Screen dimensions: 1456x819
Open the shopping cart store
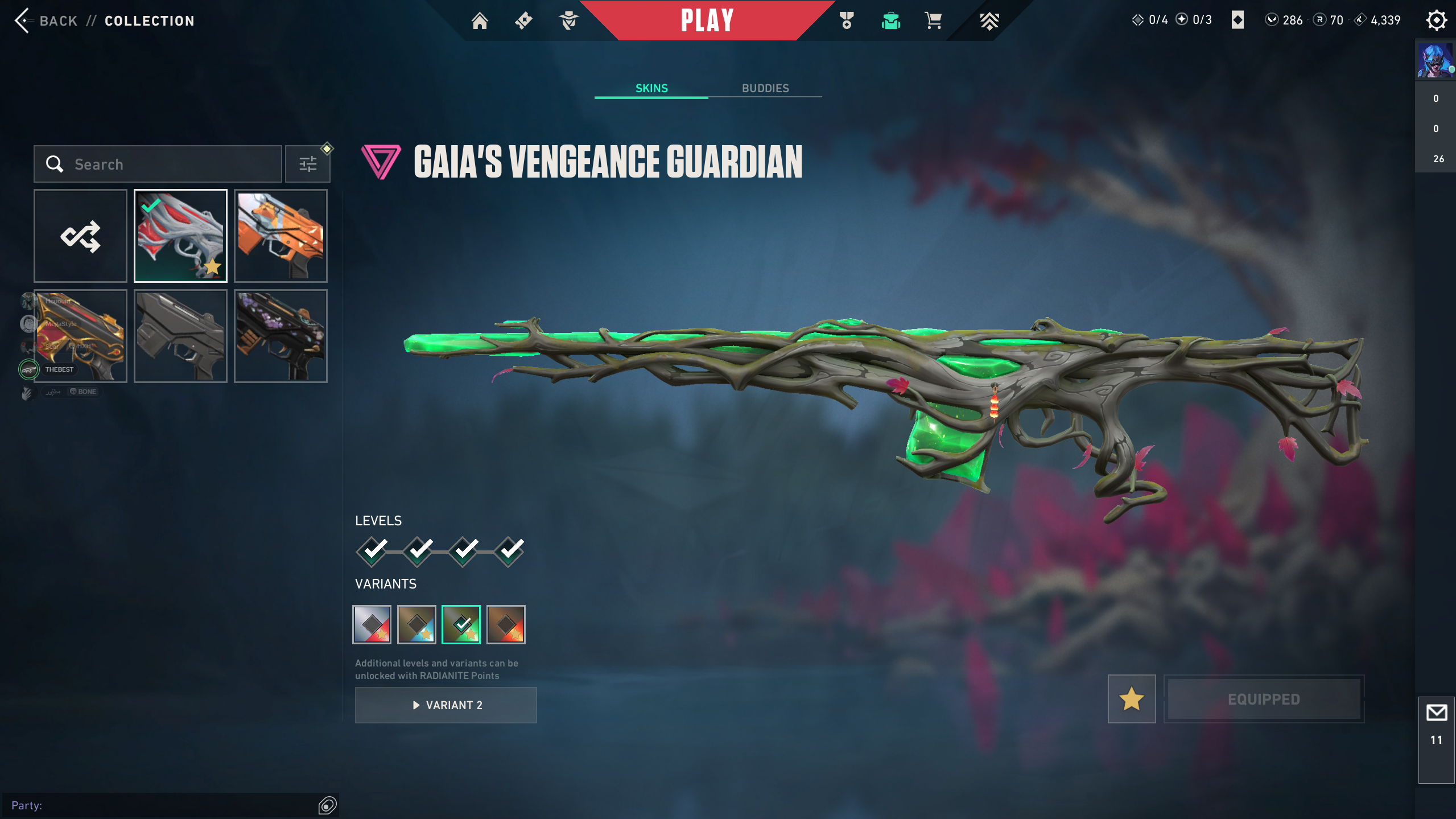coord(933,21)
